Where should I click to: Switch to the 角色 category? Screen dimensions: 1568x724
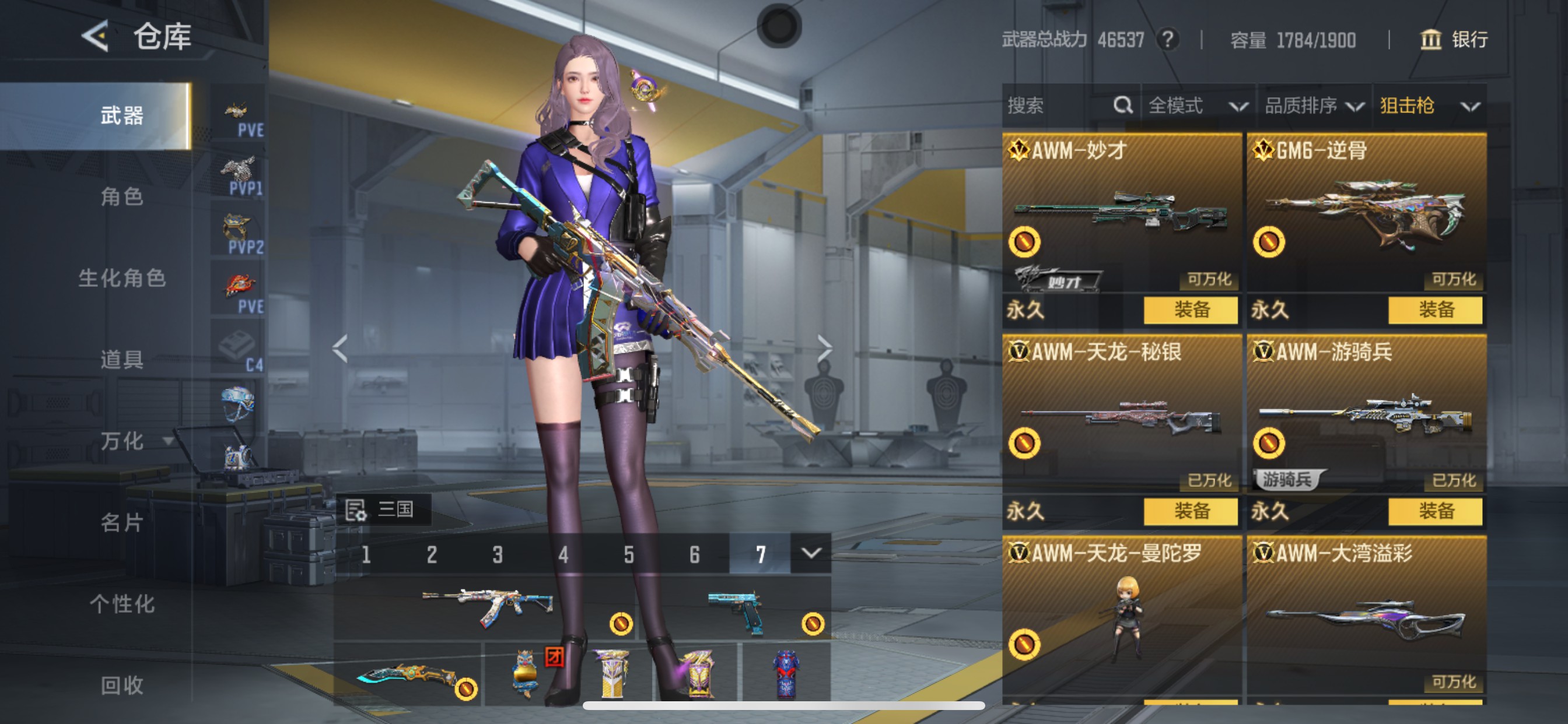click(122, 196)
